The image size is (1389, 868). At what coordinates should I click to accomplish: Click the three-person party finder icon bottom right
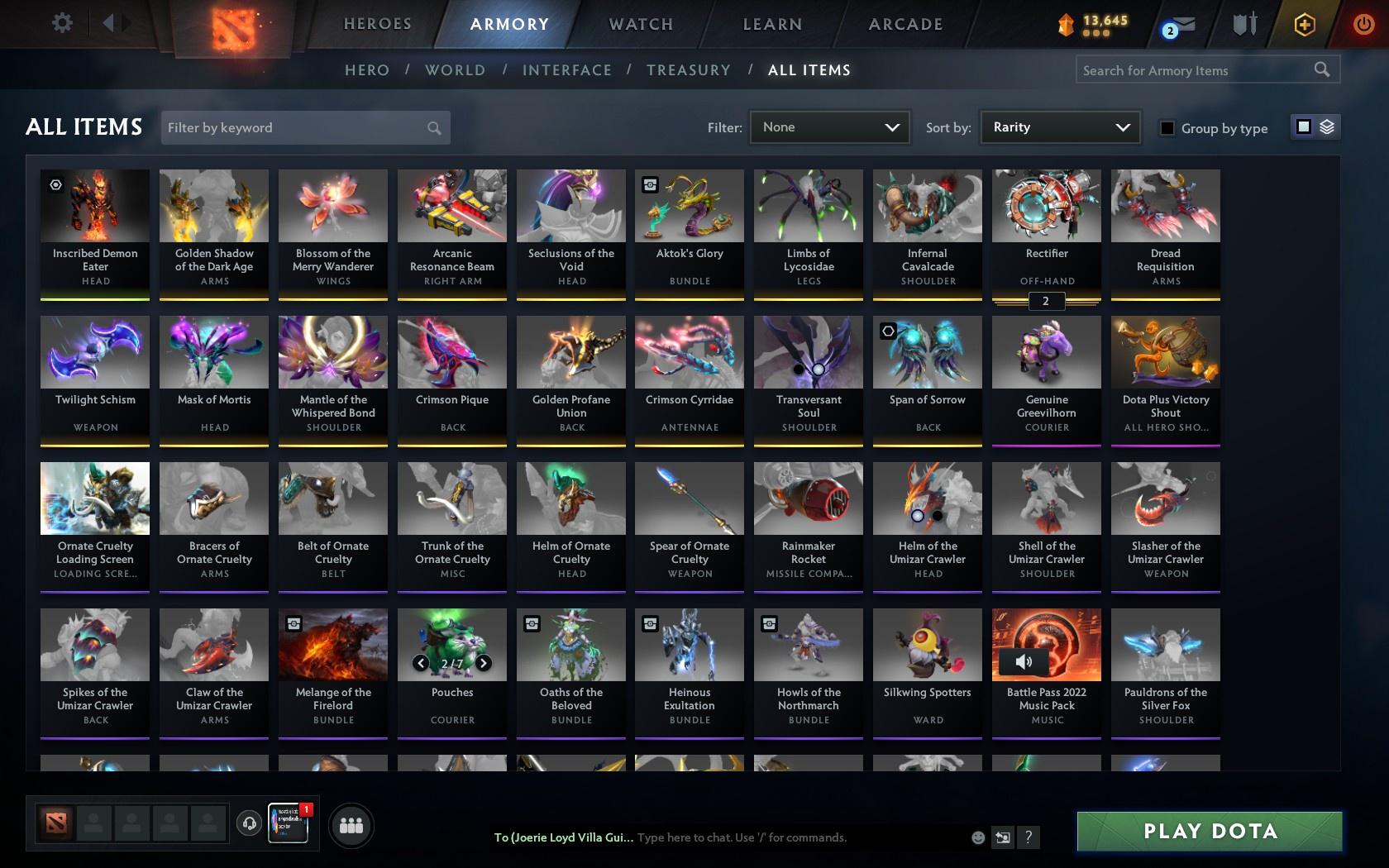tap(351, 825)
